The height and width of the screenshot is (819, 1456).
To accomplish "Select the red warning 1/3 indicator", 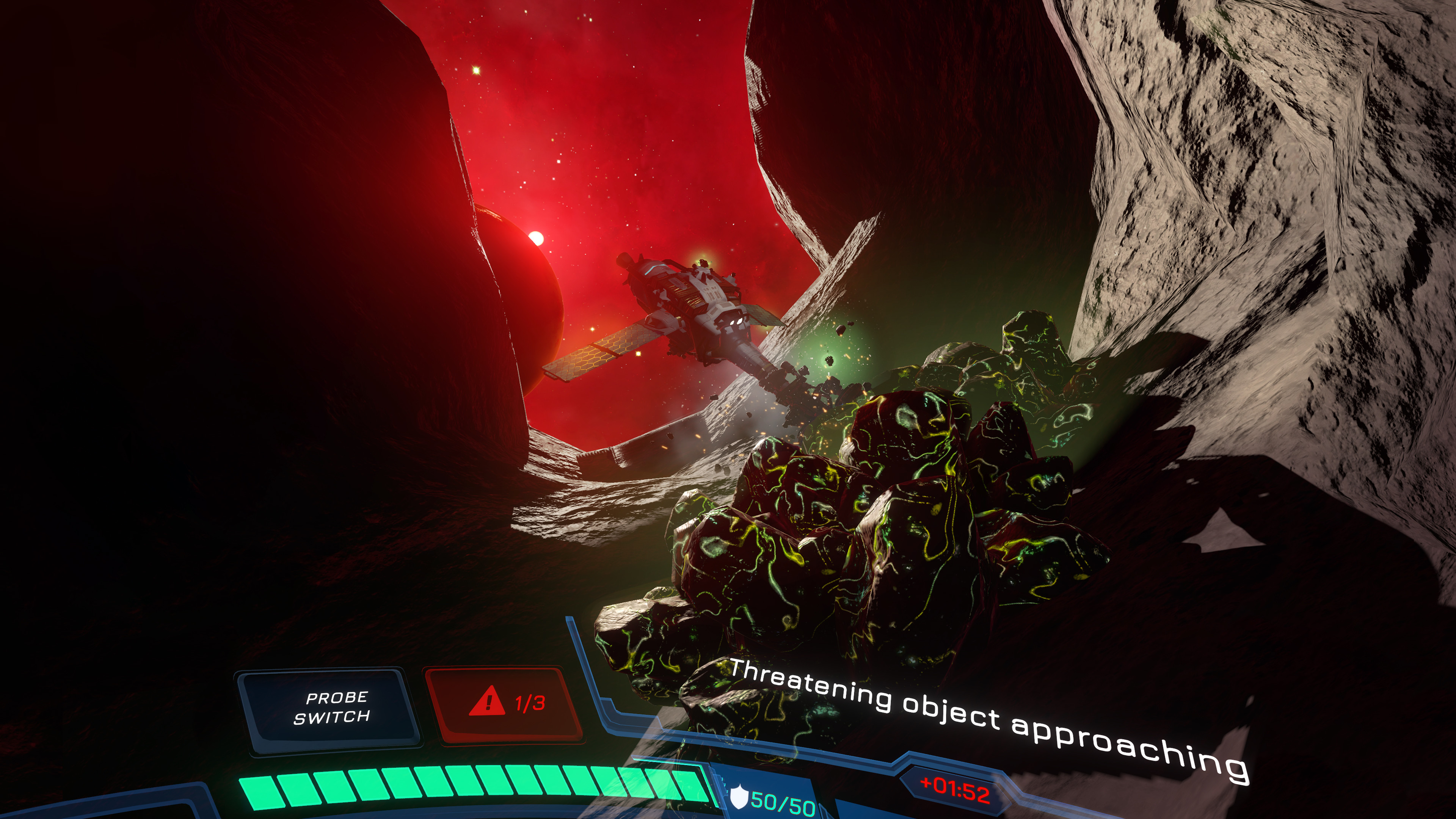I will 505,704.
